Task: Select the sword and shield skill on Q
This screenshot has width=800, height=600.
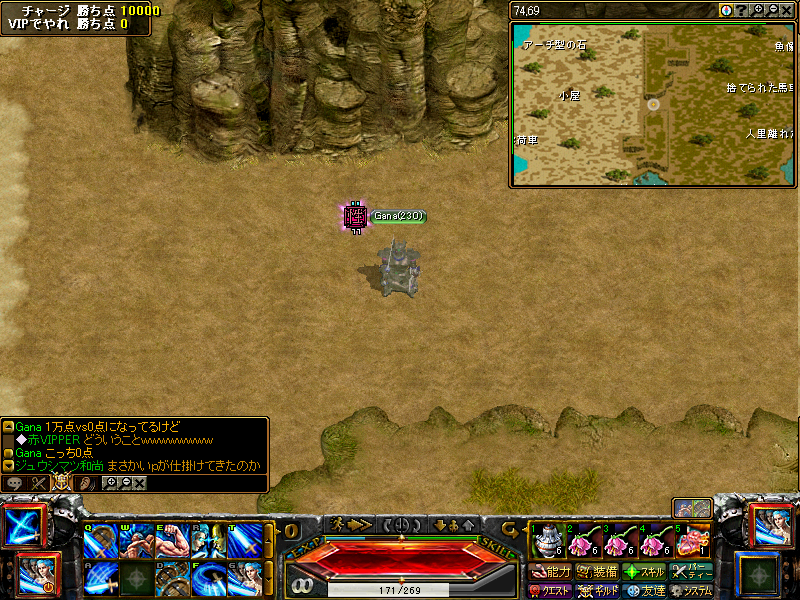Action: [x=100, y=541]
